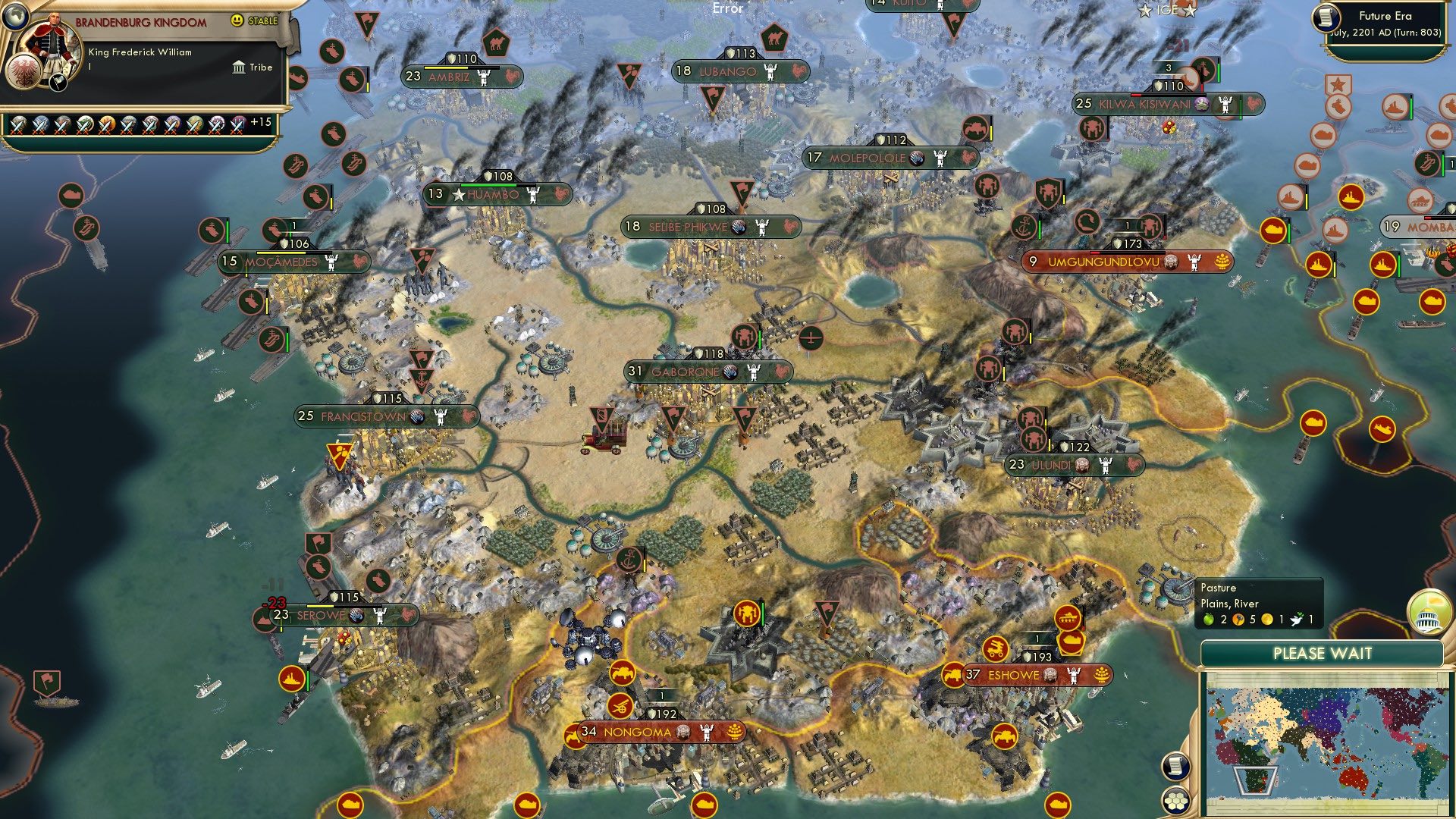Click the Brandenburg eagle crest emblem
This screenshot has height=819, width=1456.
[x=25, y=71]
